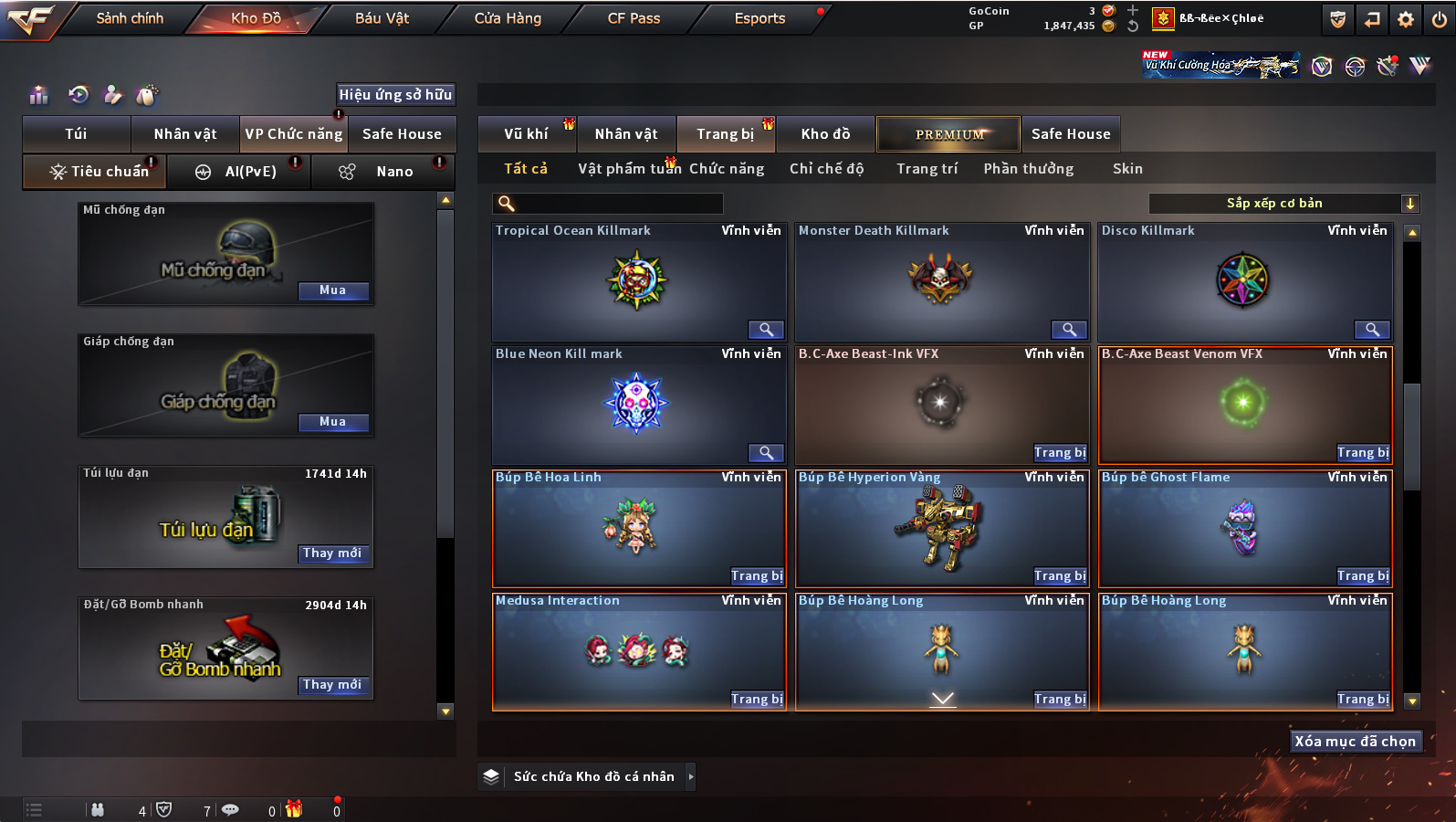Select the Túi loadout tab
The width and height of the screenshot is (1456, 822).
coord(76,134)
